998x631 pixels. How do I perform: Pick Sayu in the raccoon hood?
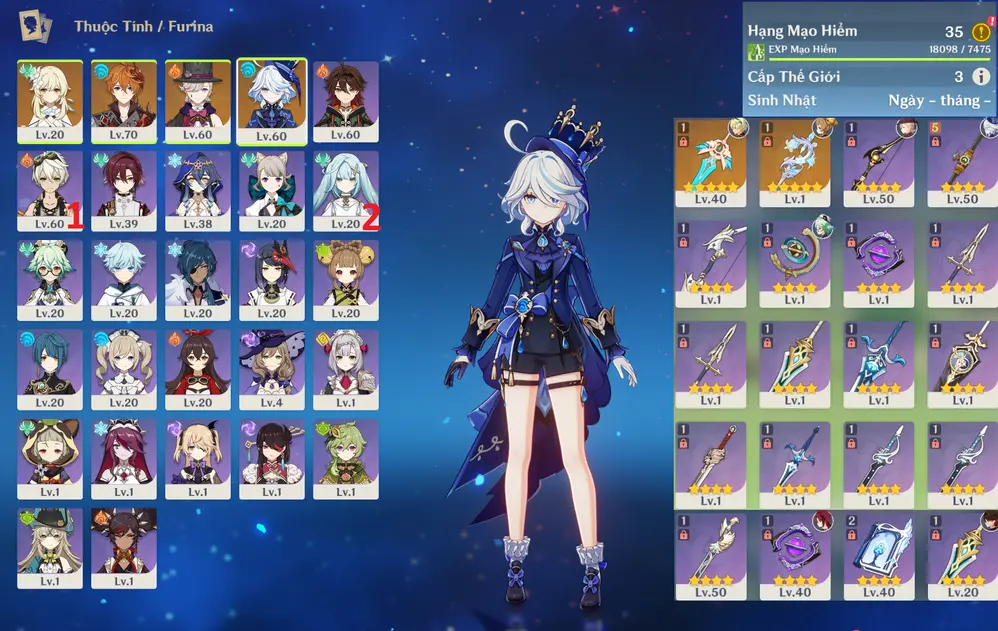(x=50, y=458)
